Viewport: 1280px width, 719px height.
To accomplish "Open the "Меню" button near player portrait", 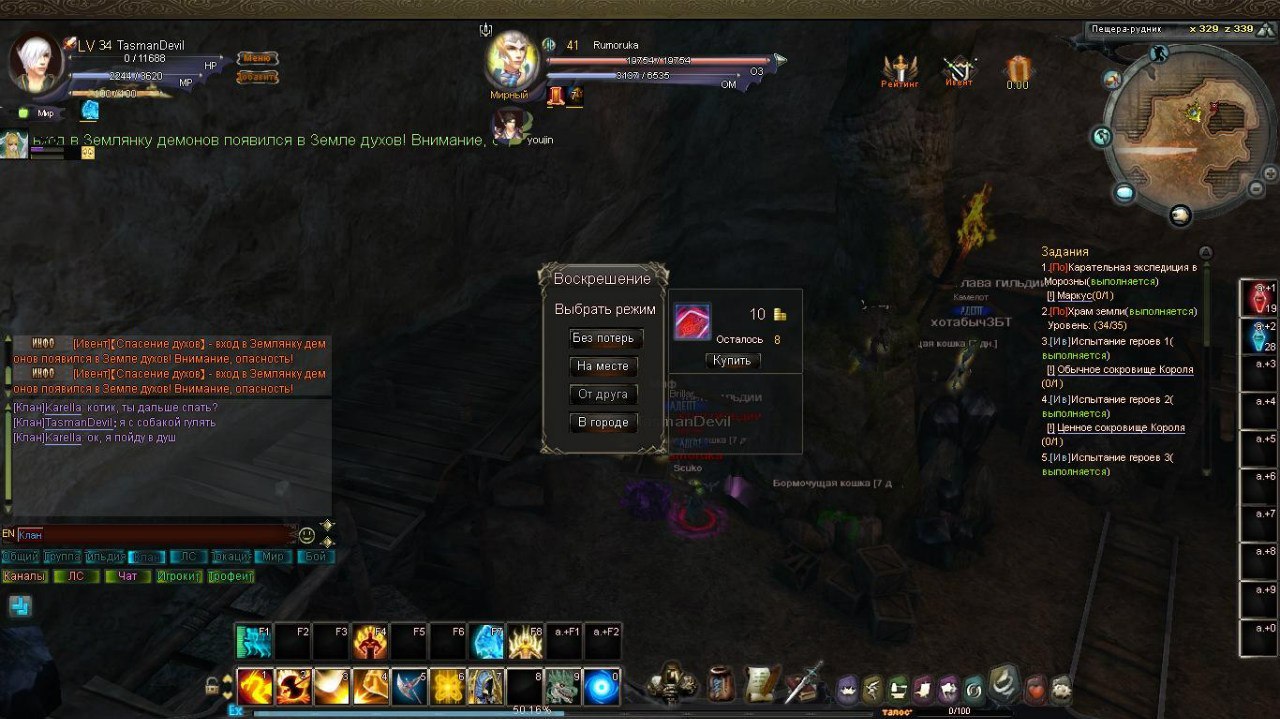I will click(x=257, y=58).
